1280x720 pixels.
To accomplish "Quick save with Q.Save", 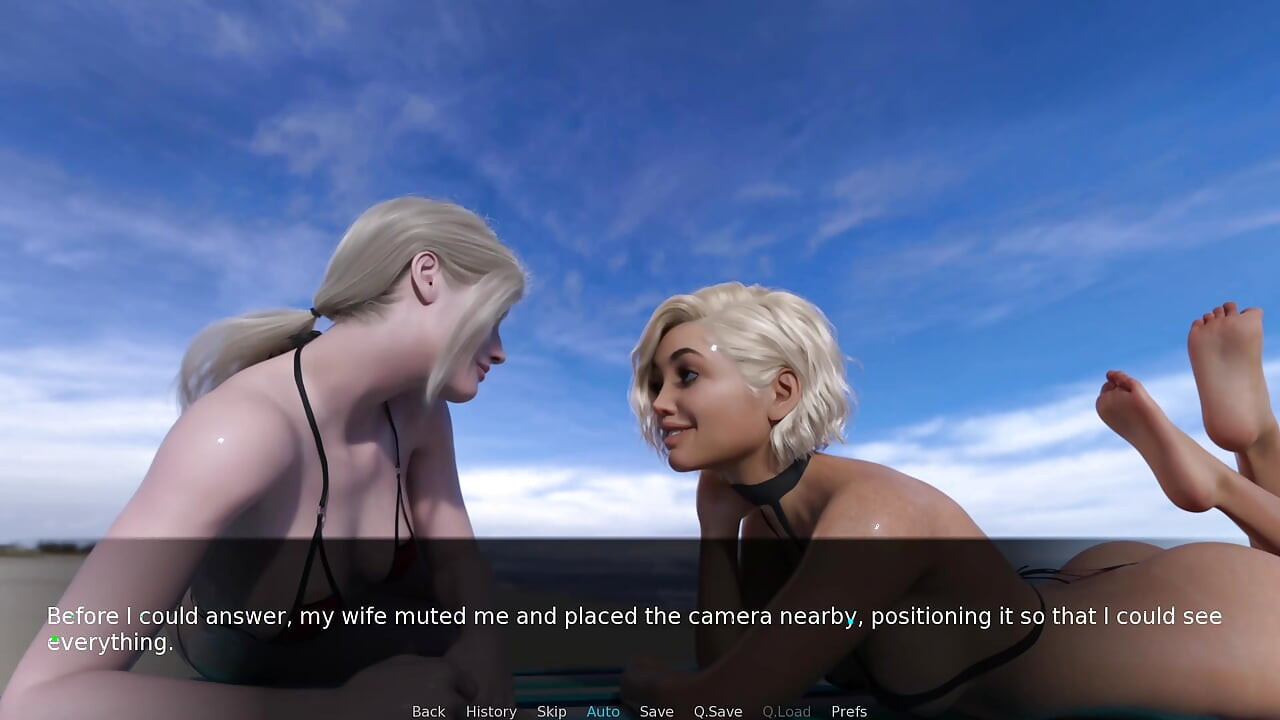I will click(x=717, y=711).
